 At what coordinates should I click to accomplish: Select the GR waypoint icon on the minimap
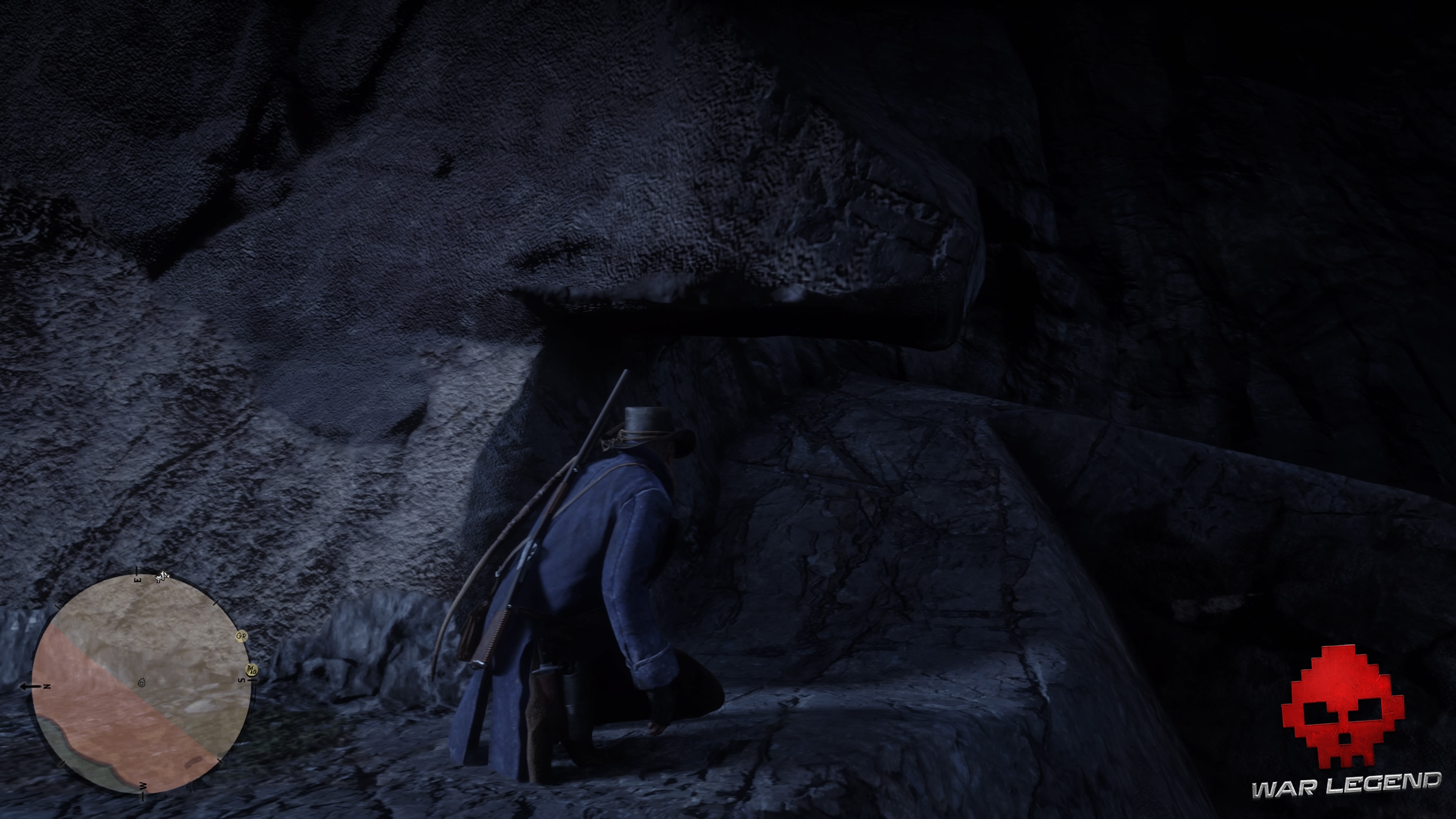click(x=242, y=636)
